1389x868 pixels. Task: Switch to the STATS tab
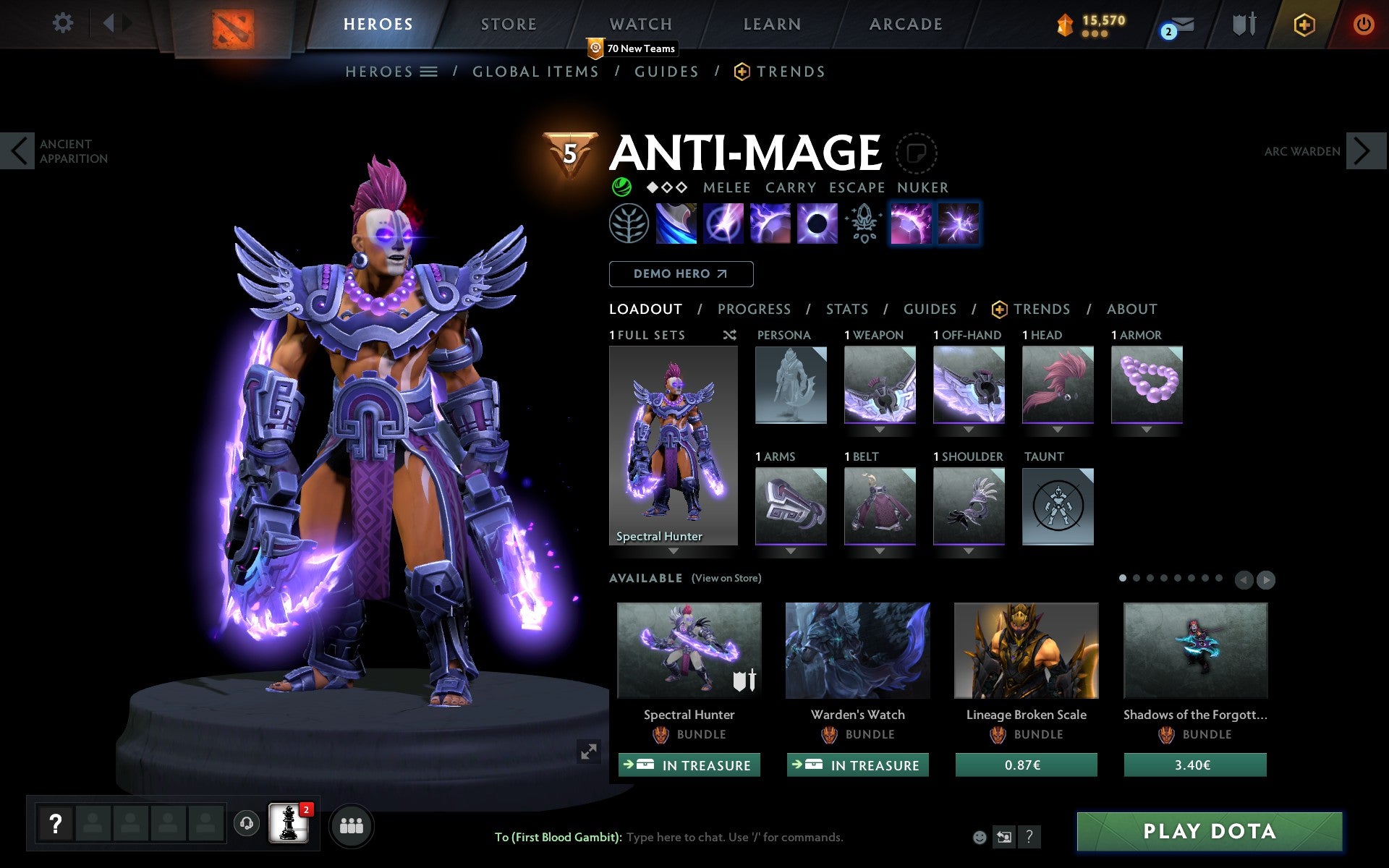tap(846, 309)
